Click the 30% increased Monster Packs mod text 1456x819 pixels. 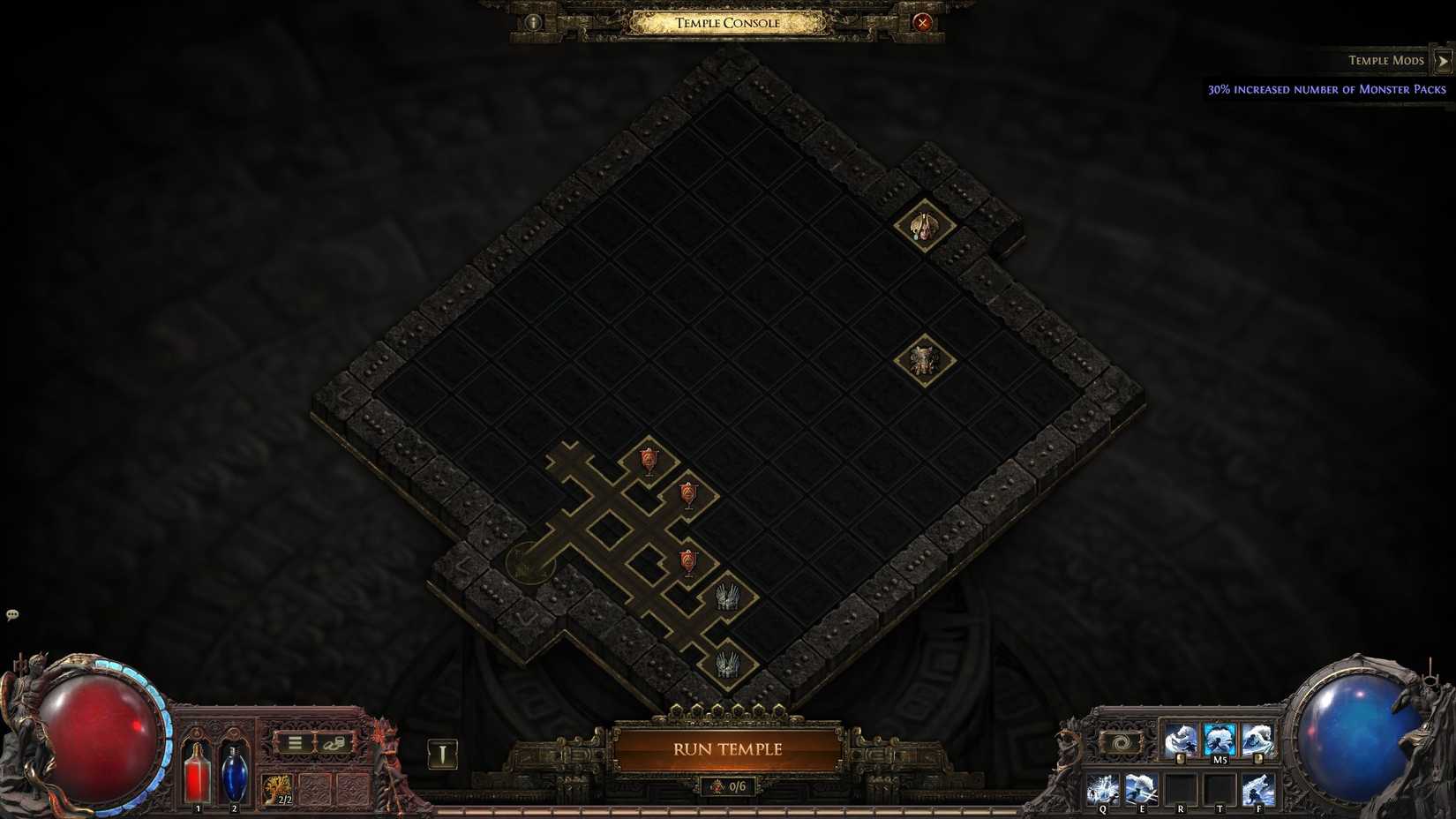(1325, 88)
